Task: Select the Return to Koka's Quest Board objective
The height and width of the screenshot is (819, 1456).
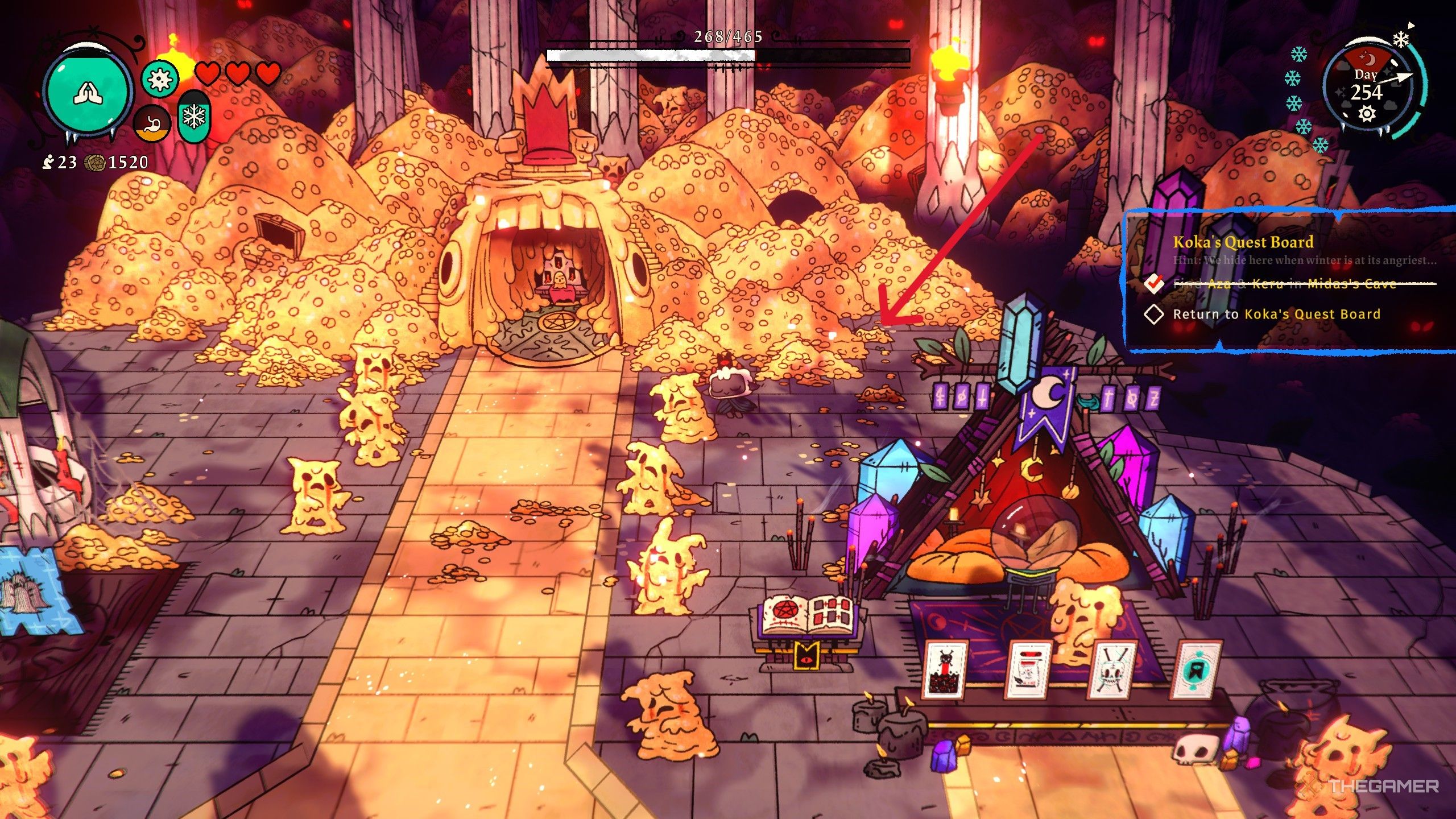Action: [x=1276, y=315]
